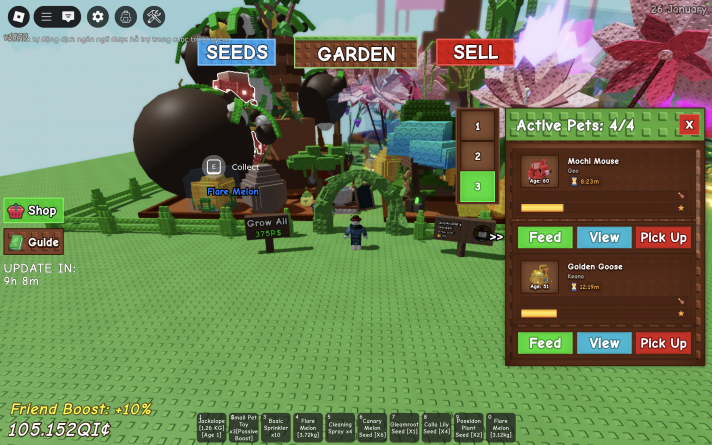Close the Active Pets panel

pyautogui.click(x=688, y=125)
